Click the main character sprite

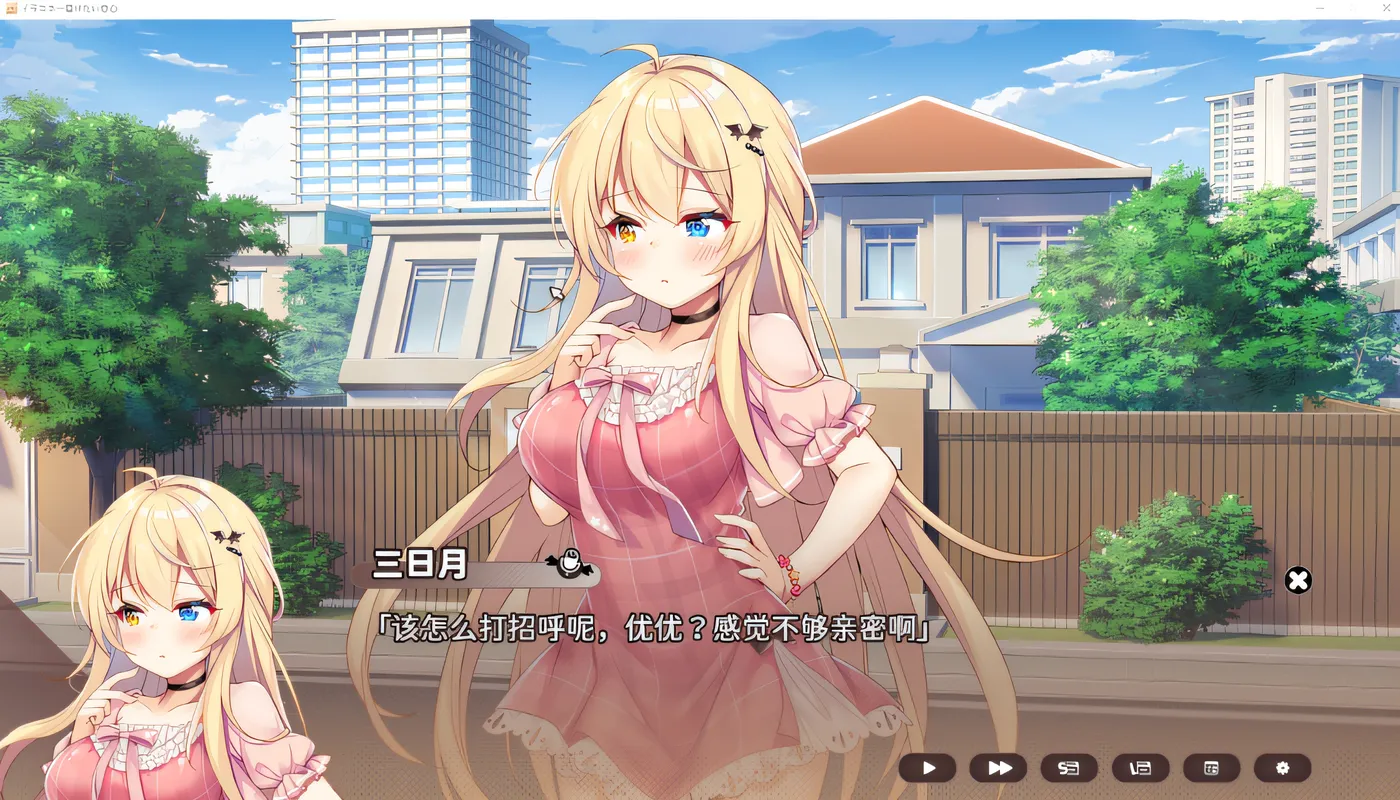coord(670,300)
